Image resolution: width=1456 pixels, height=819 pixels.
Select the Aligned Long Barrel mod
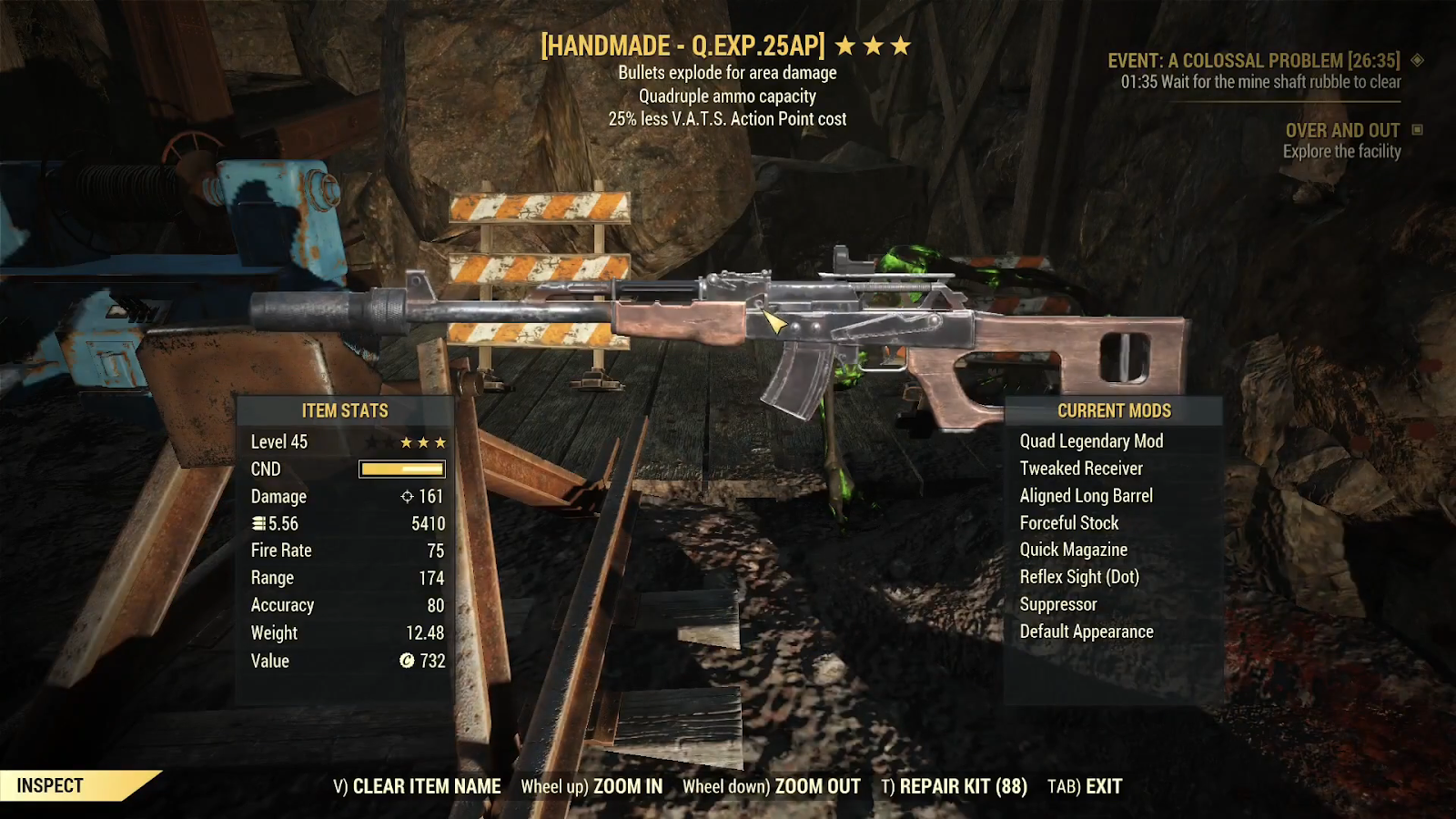[x=1086, y=496]
